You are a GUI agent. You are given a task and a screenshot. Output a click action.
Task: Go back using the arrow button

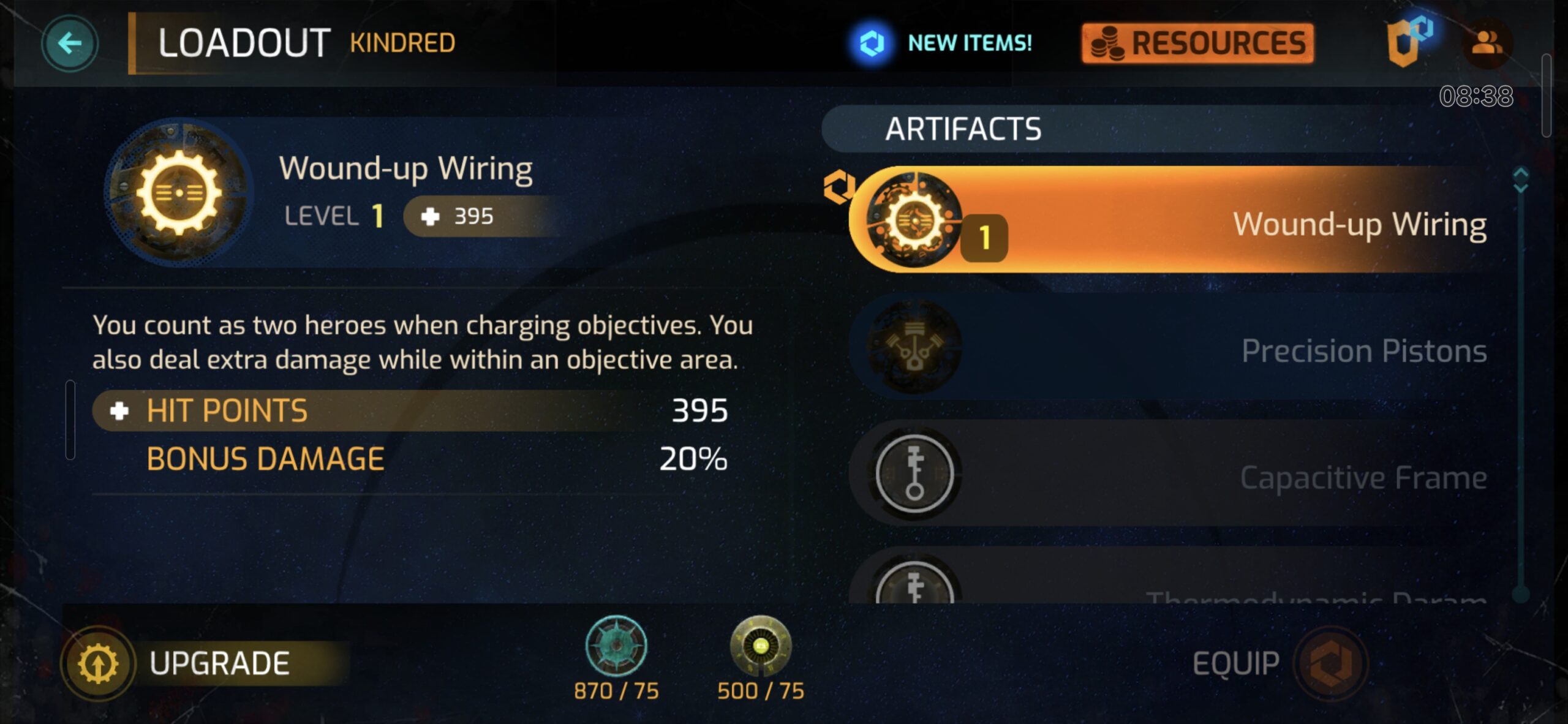[x=69, y=43]
